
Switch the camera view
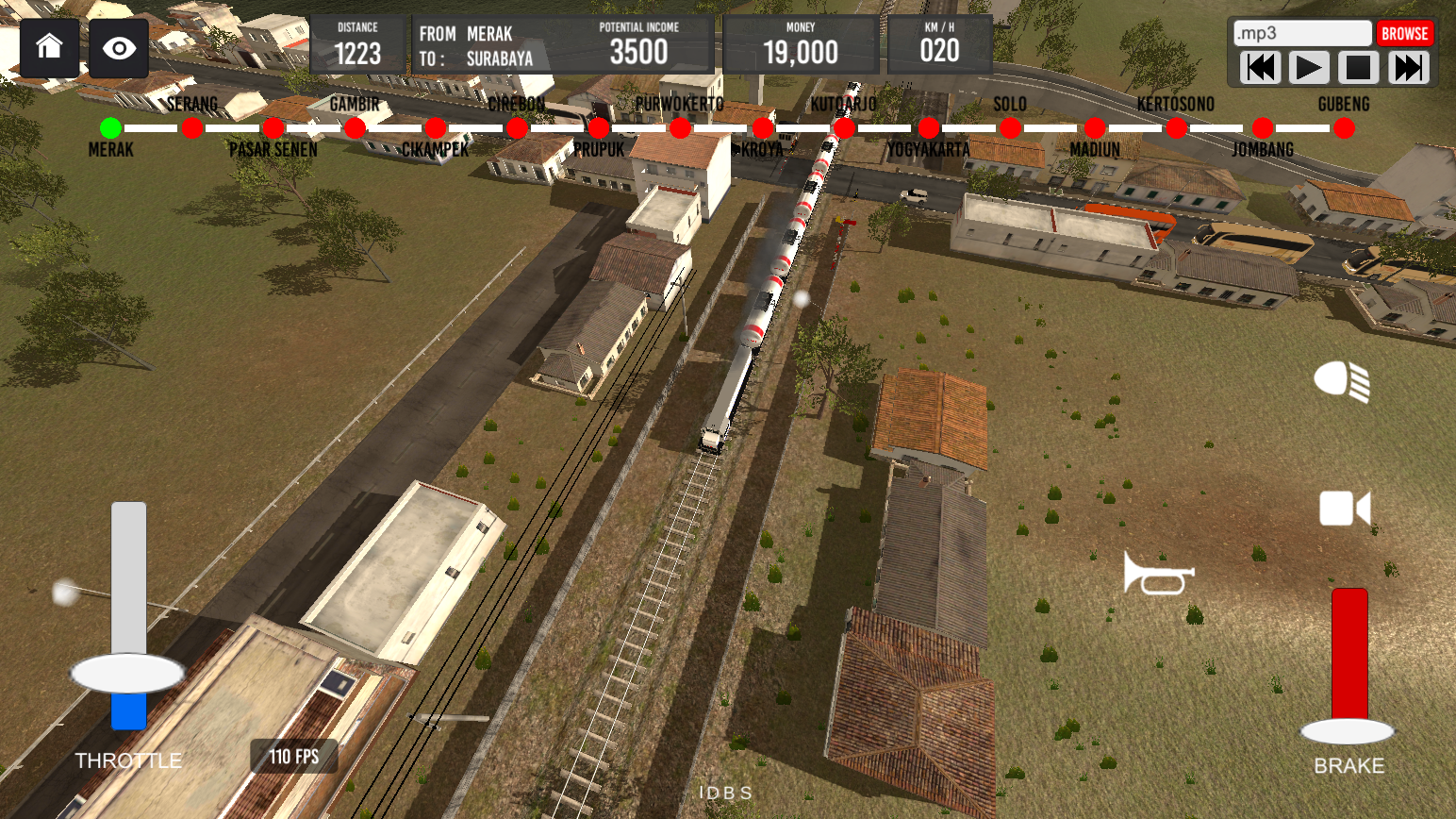click(x=1344, y=509)
